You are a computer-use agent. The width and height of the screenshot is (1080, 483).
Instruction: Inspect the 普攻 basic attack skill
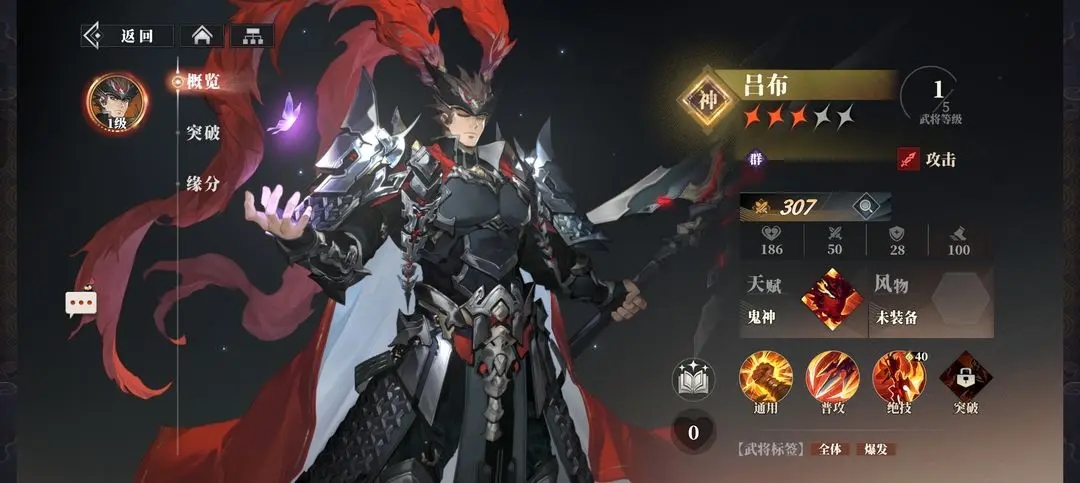pos(832,378)
